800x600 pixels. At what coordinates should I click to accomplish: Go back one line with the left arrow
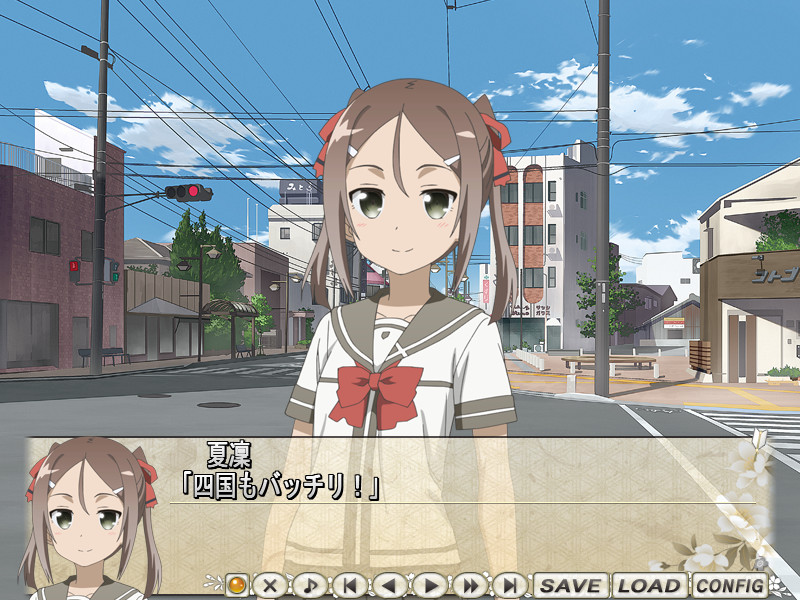pyautogui.click(x=389, y=585)
